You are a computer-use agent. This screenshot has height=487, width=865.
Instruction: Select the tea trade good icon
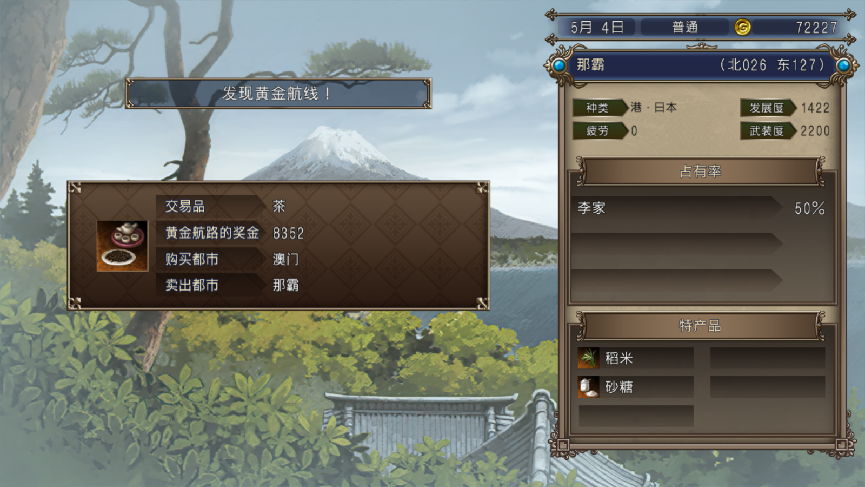(122, 245)
